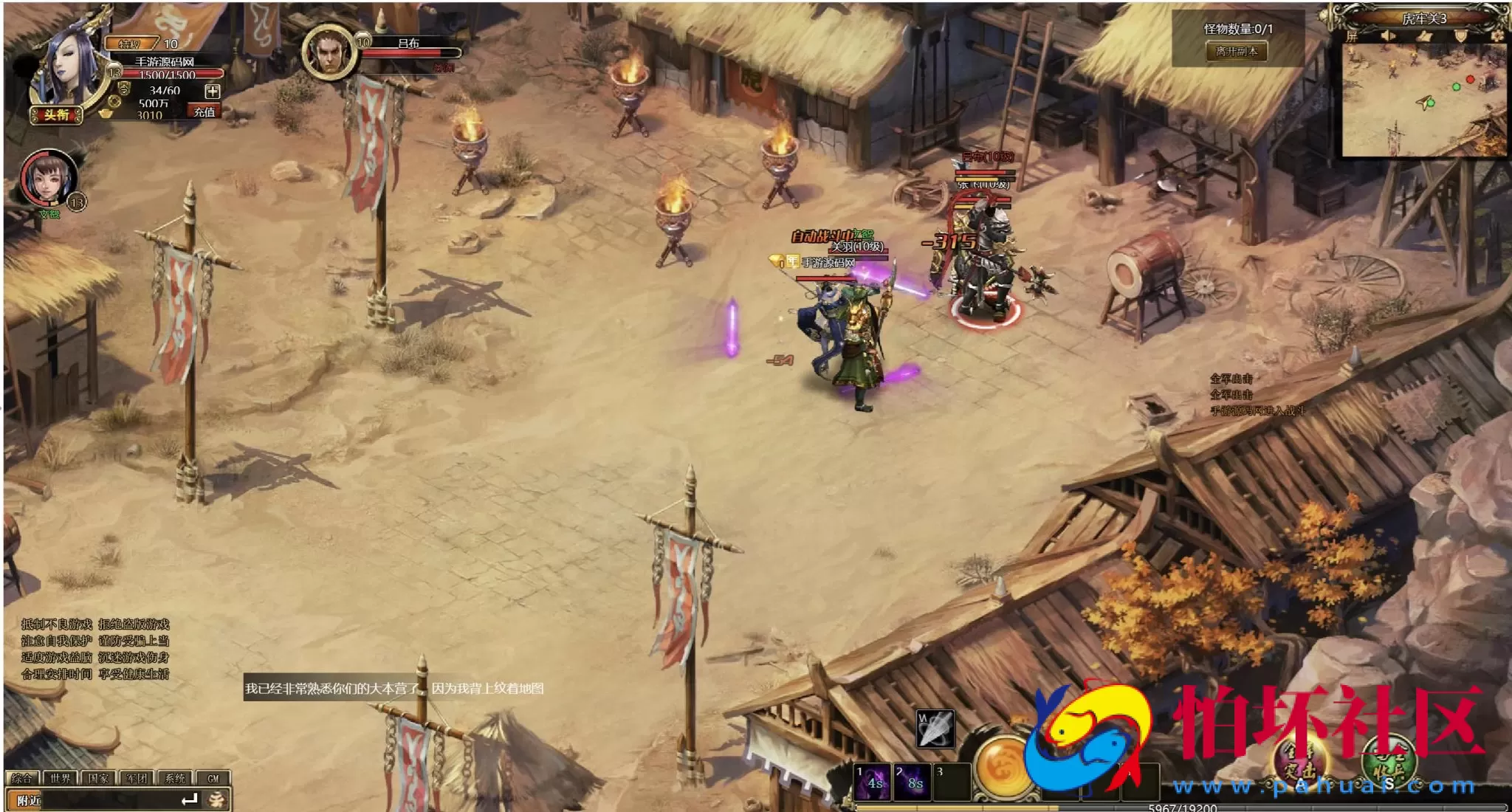The image size is (1512, 812).
Task: Select the 文鸯 companion portrait
Action: 48,179
